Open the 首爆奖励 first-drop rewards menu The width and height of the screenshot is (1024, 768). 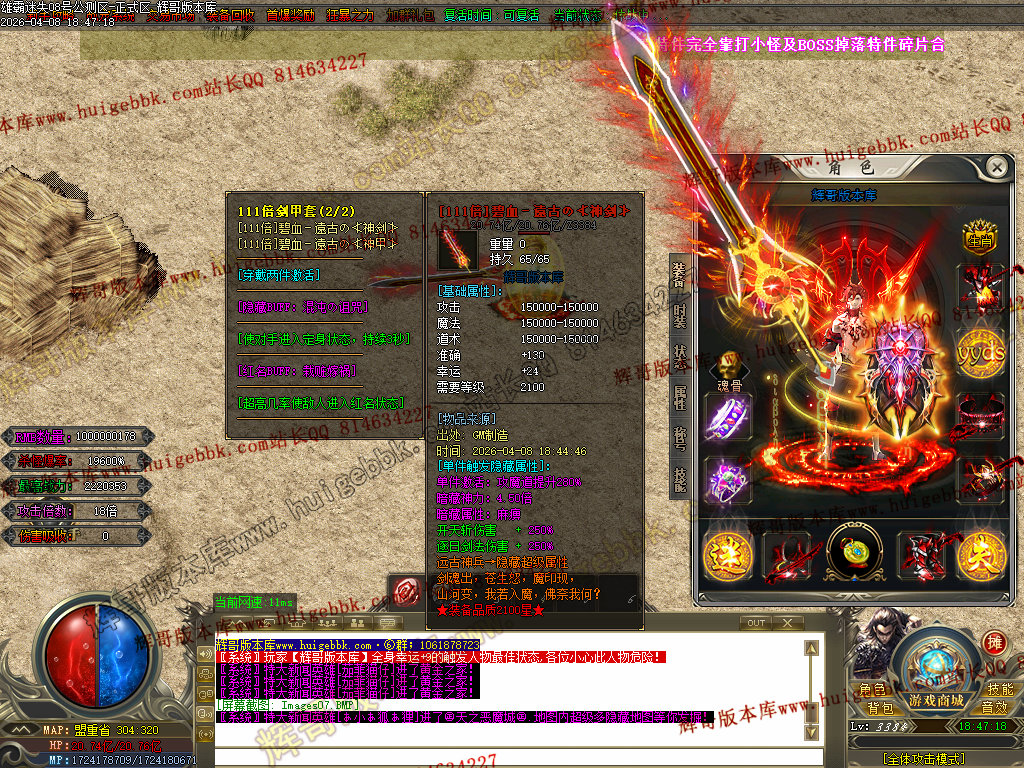point(291,16)
